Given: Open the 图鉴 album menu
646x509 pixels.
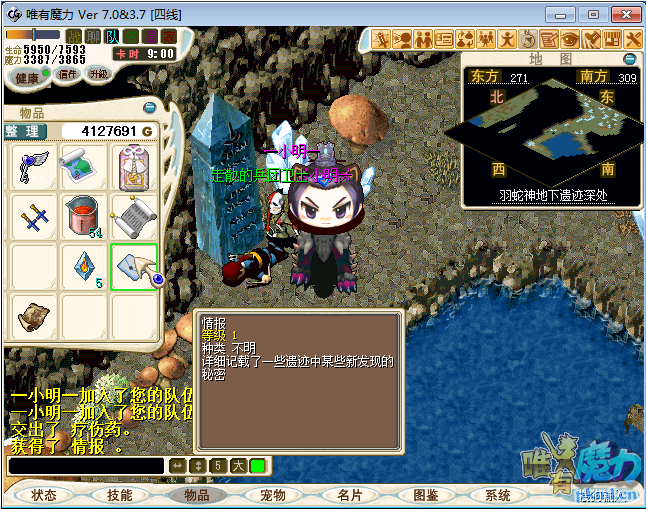Looking at the screenshot, I should point(425,495).
